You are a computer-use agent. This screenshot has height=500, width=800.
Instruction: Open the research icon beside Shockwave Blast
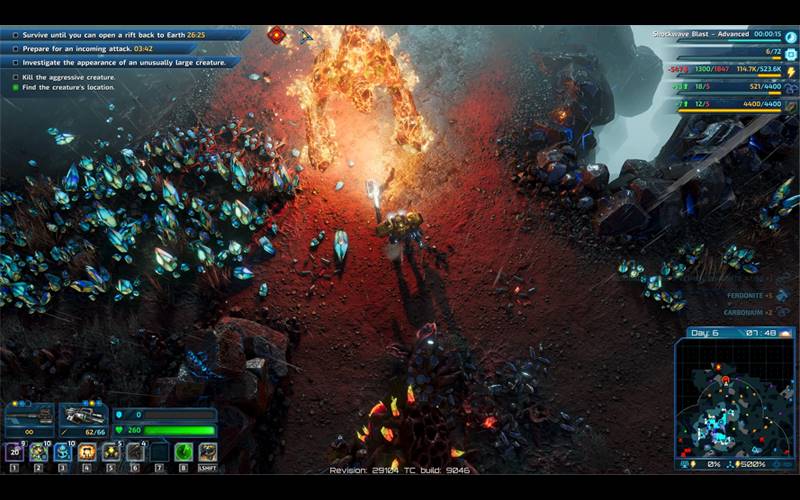coord(790,37)
